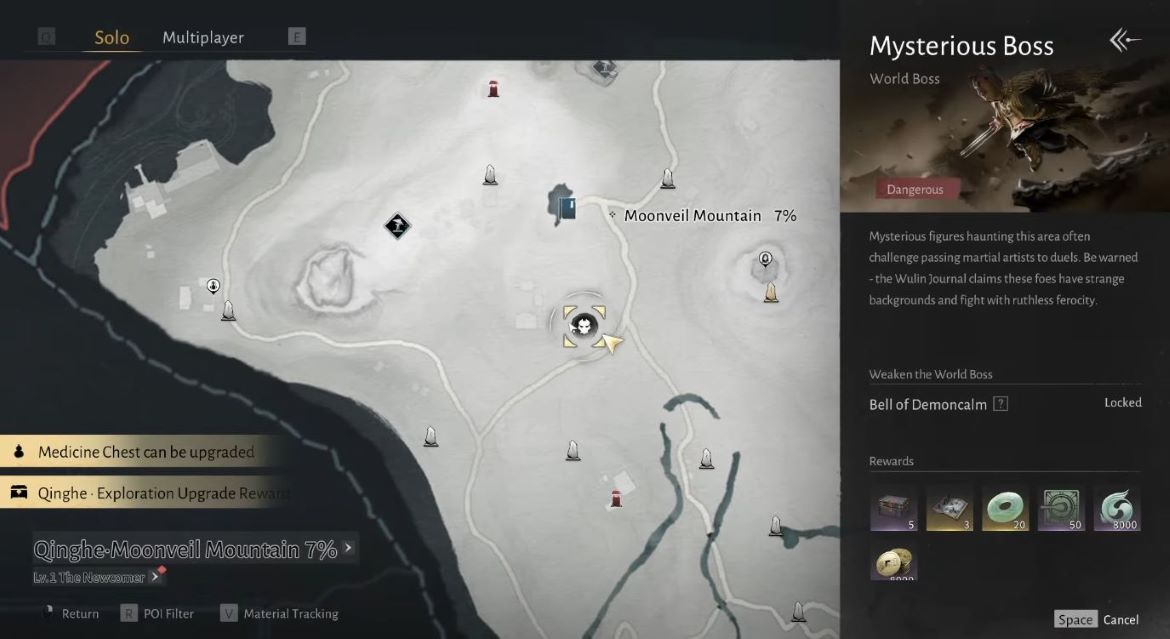1170x639 pixels.
Task: Switch to the Multiplayer tab
Action: [203, 38]
